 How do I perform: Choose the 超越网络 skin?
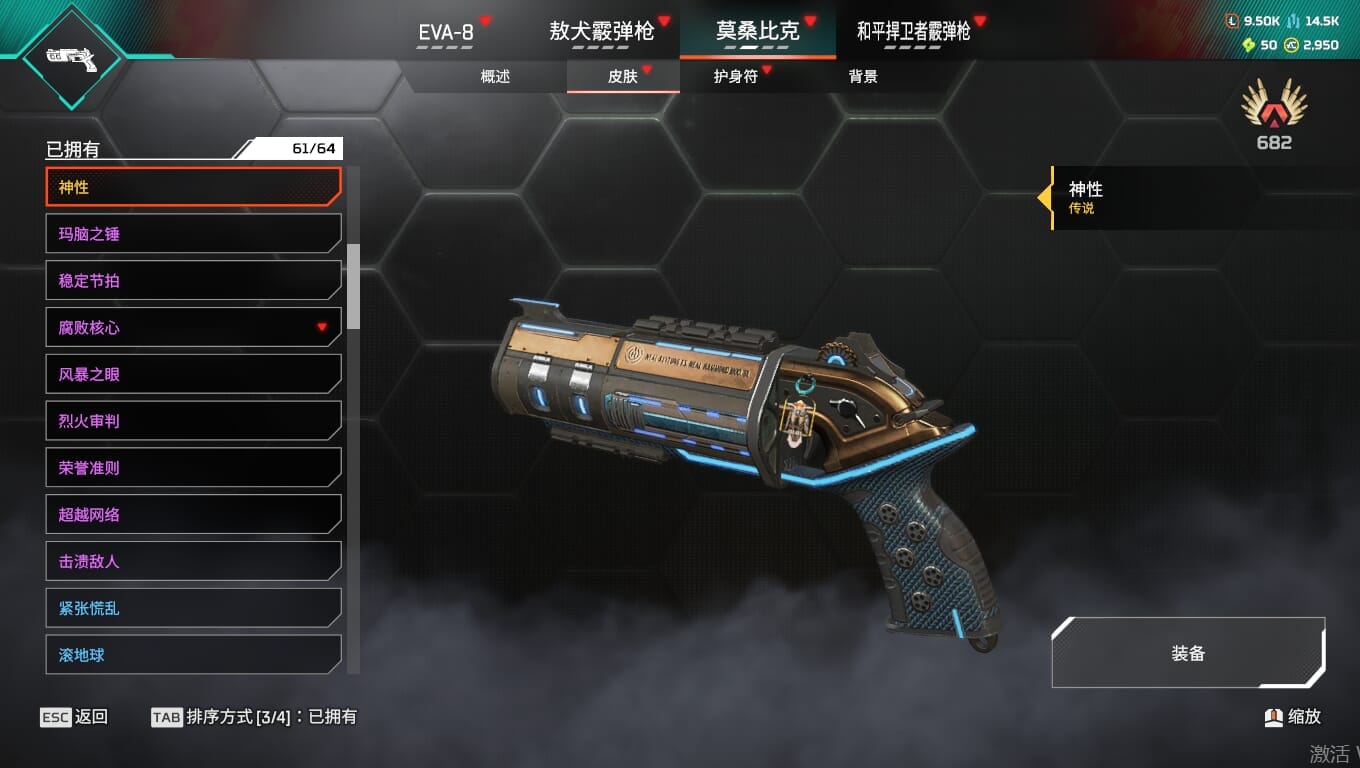(x=194, y=515)
